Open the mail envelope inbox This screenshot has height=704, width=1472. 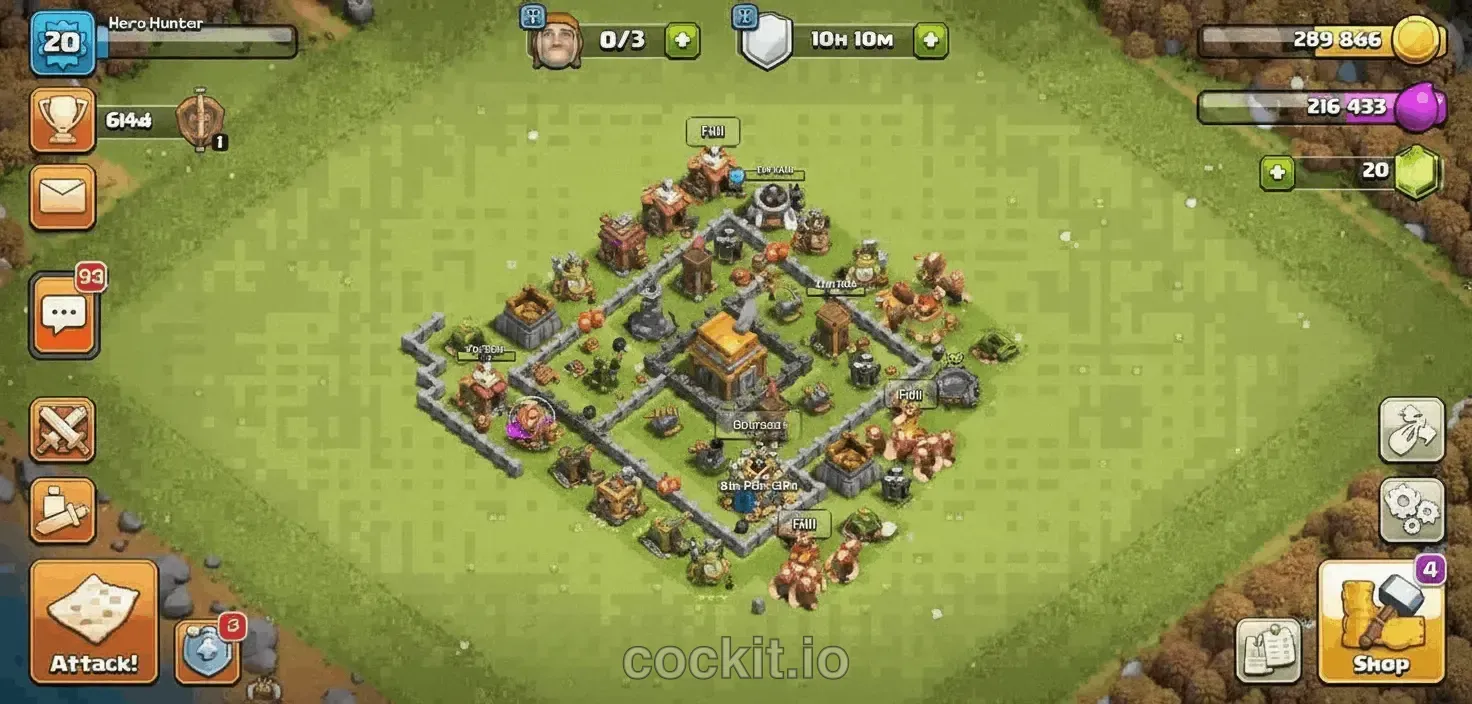point(63,197)
